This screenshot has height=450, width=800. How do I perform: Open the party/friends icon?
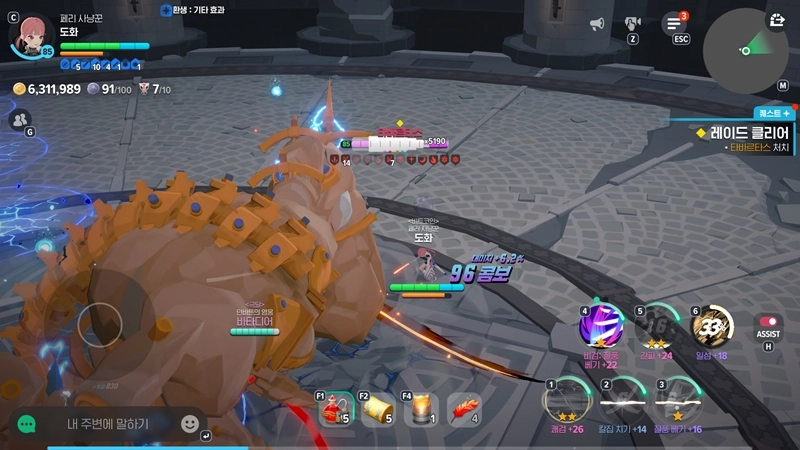click(x=19, y=119)
